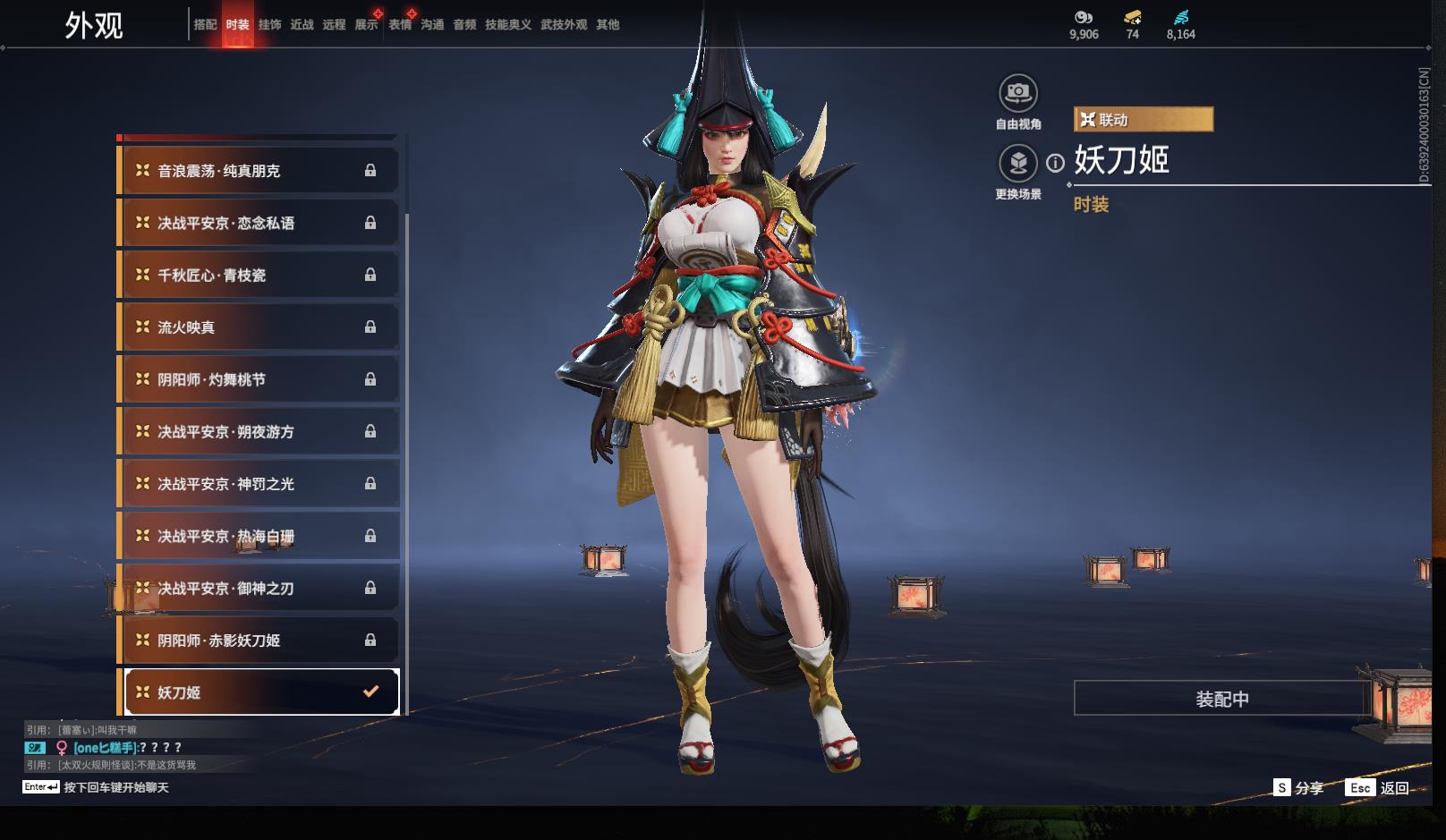
Task: Choose 决战平安京·神罚之光 from the list
Action: [259, 484]
